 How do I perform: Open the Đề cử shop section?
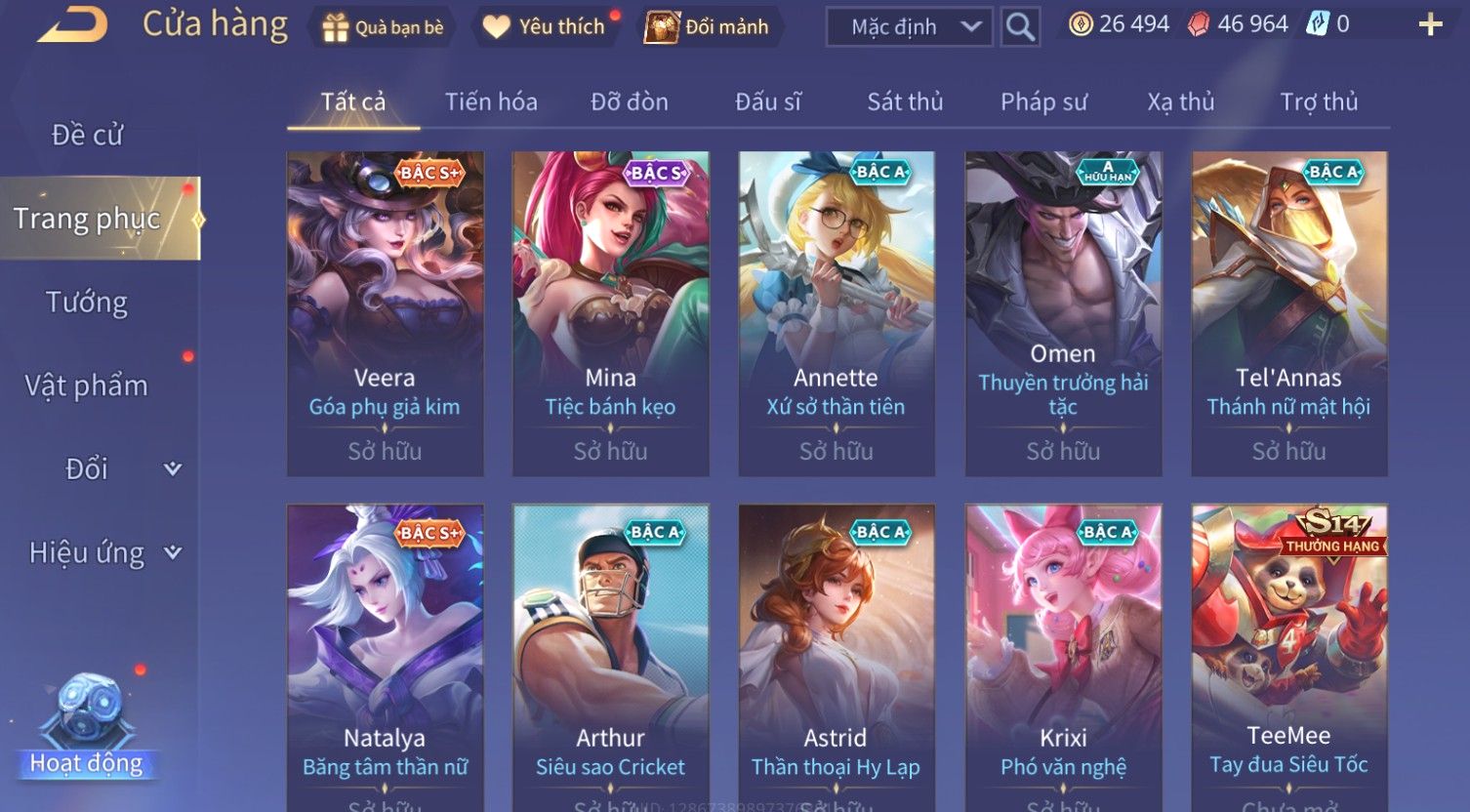coord(88,135)
